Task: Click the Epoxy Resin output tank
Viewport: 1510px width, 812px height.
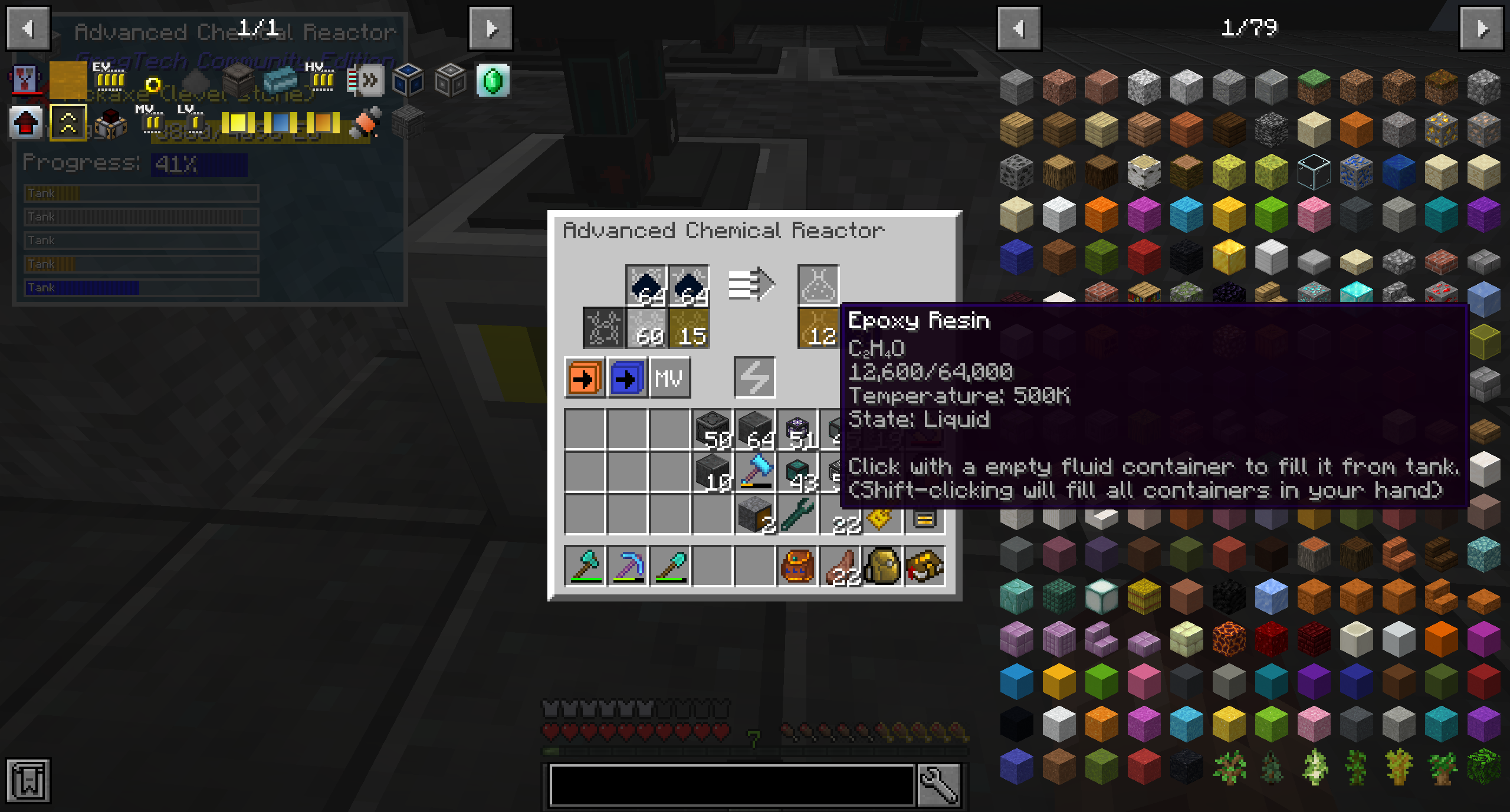Action: (818, 328)
